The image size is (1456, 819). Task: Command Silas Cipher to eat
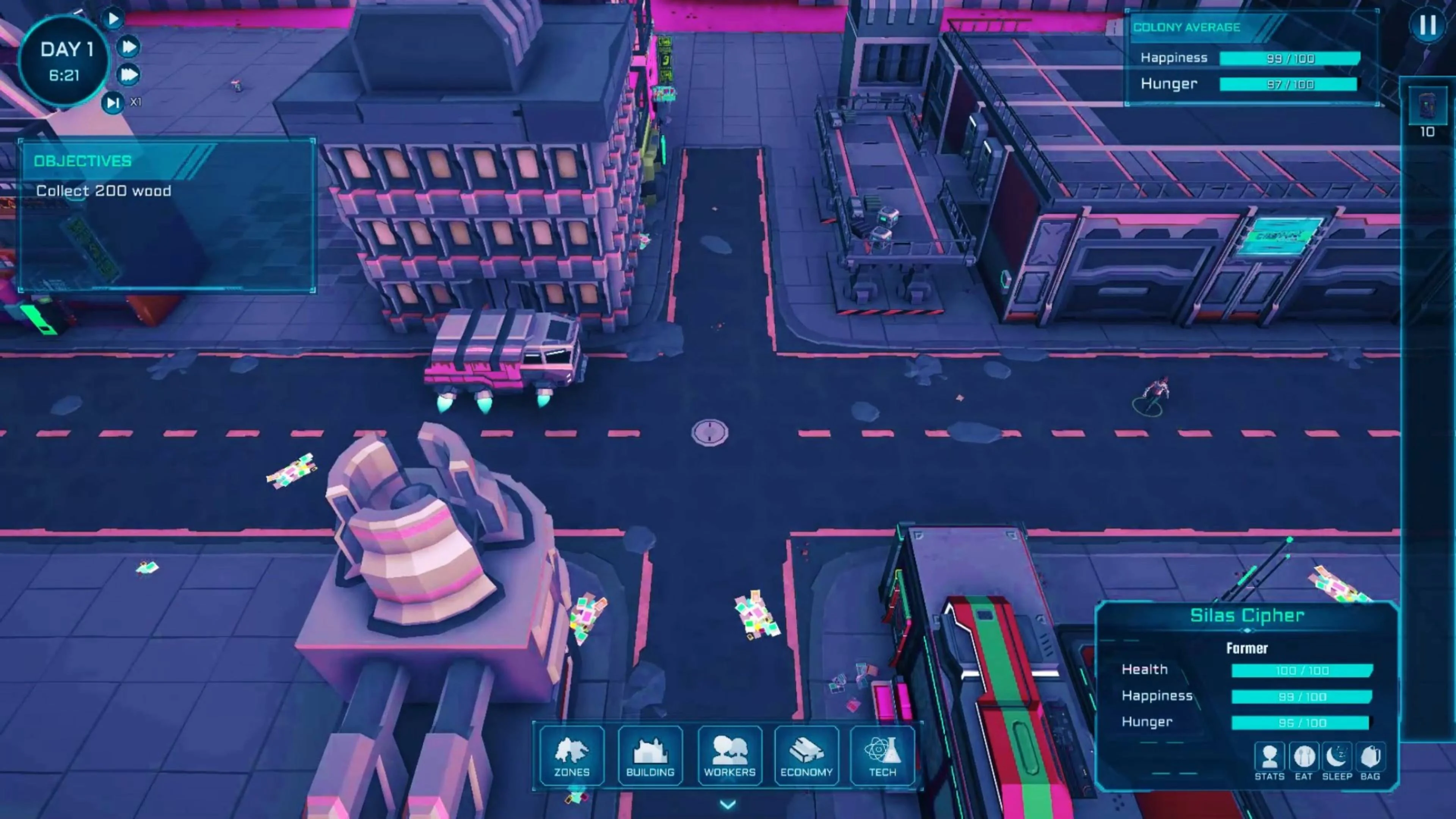(x=1304, y=758)
